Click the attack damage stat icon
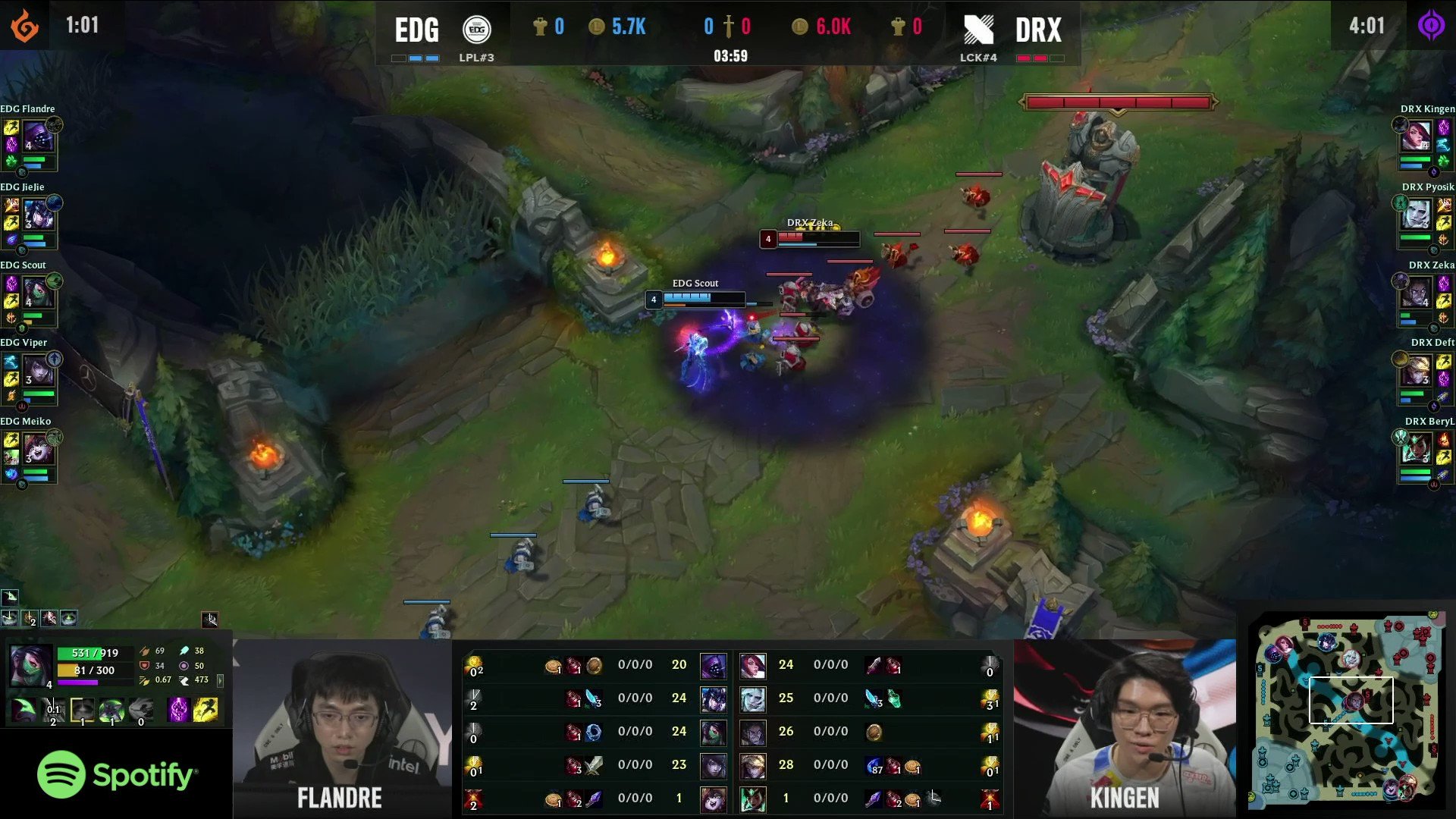The height and width of the screenshot is (819, 1456). tap(144, 651)
